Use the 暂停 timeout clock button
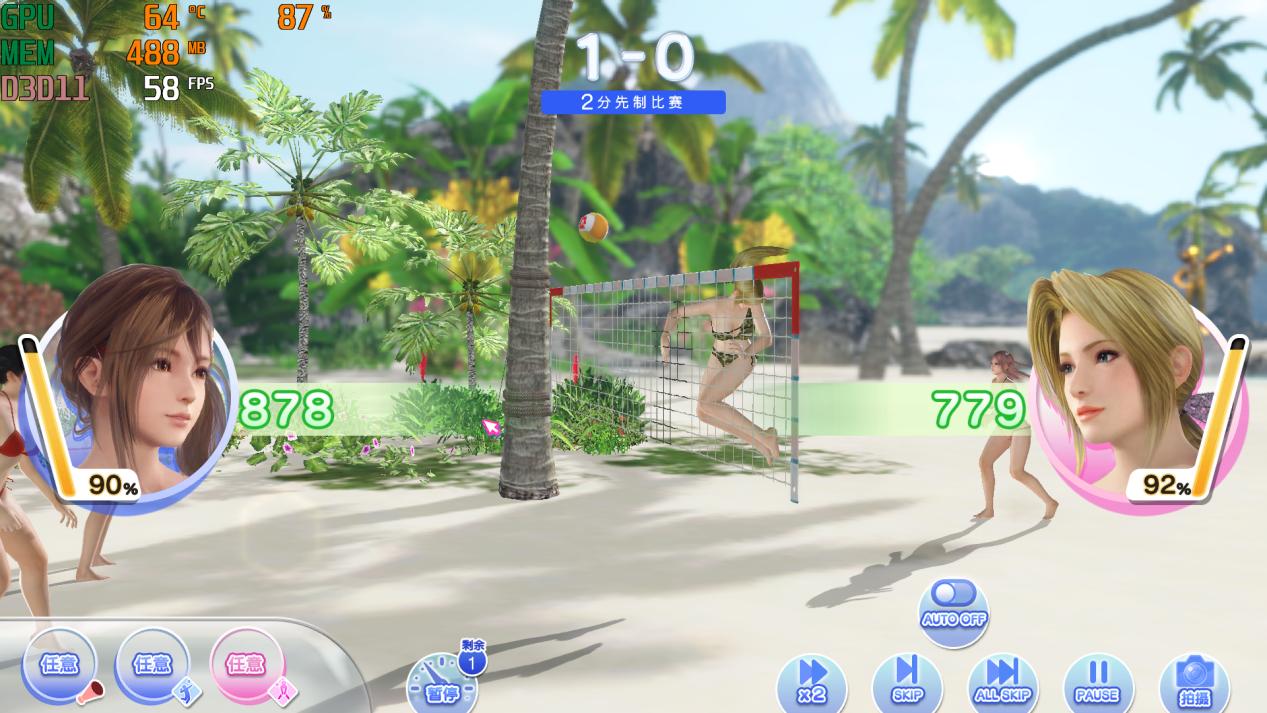The height and width of the screenshot is (713, 1267). click(442, 683)
